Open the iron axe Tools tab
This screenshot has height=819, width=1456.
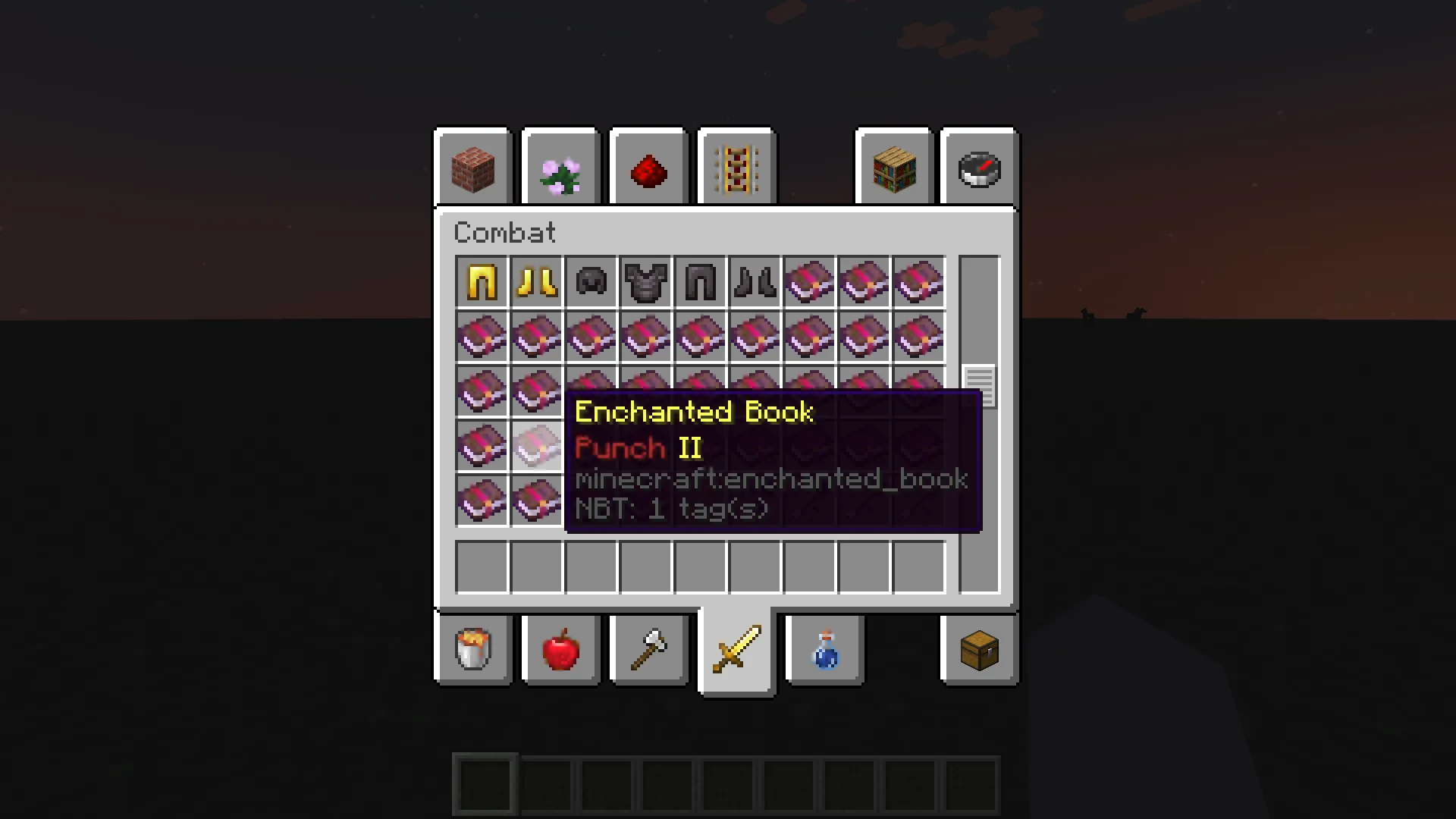pos(649,649)
